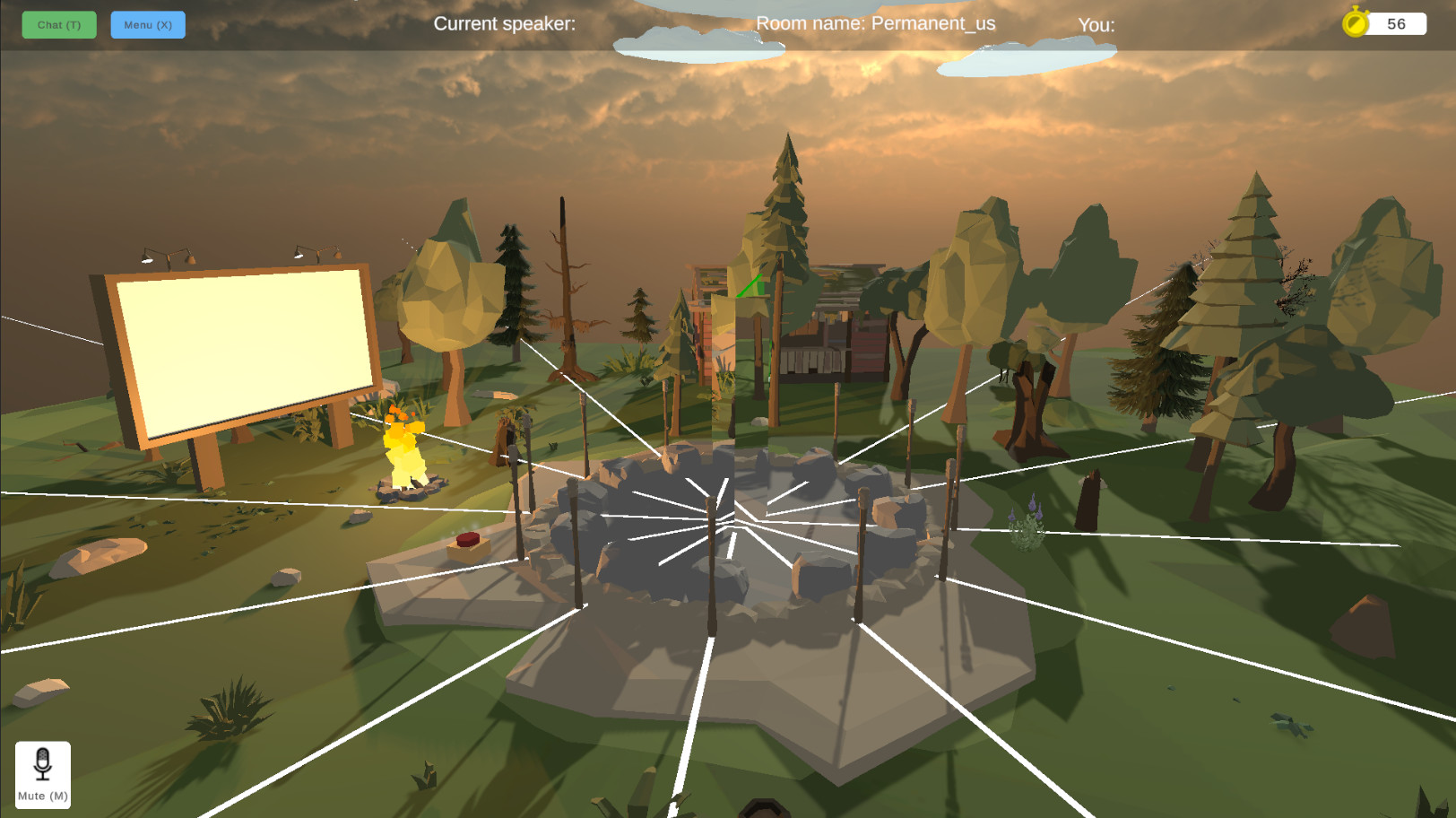Mute your microphone with the Mute (M) control
Image resolution: width=1456 pixels, height=818 pixels.
coord(43,773)
